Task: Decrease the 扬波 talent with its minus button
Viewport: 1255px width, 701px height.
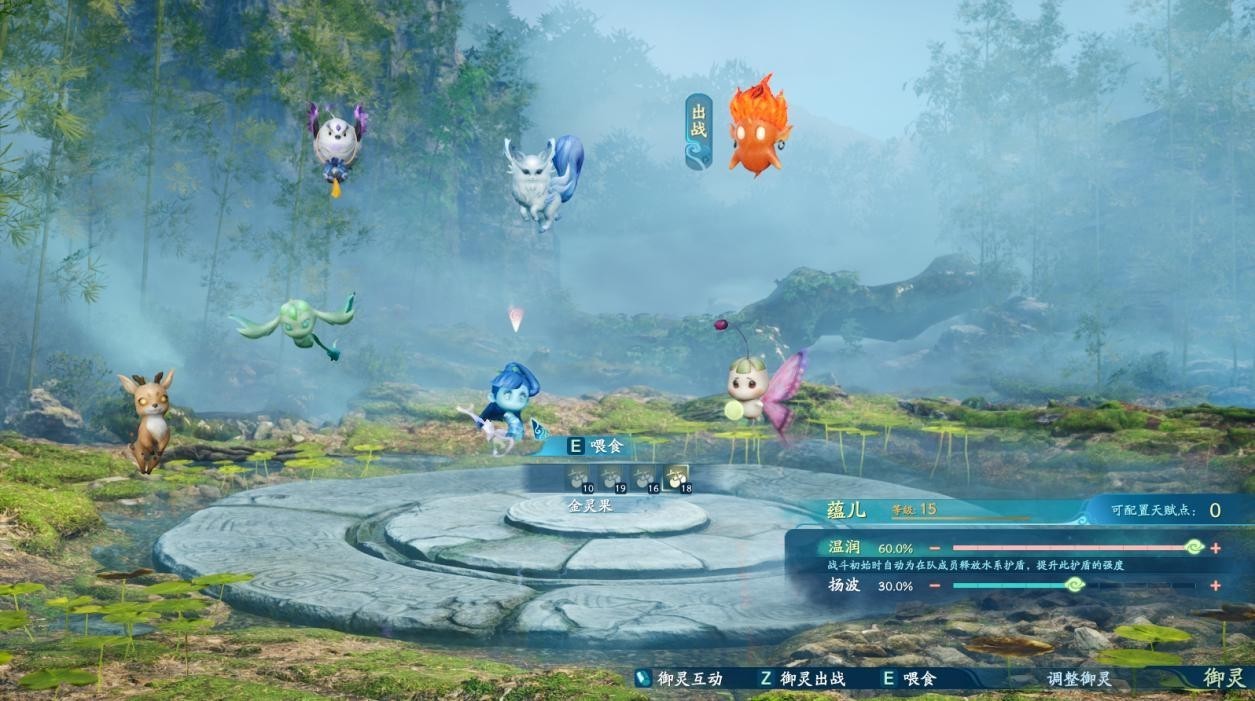Action: click(934, 586)
